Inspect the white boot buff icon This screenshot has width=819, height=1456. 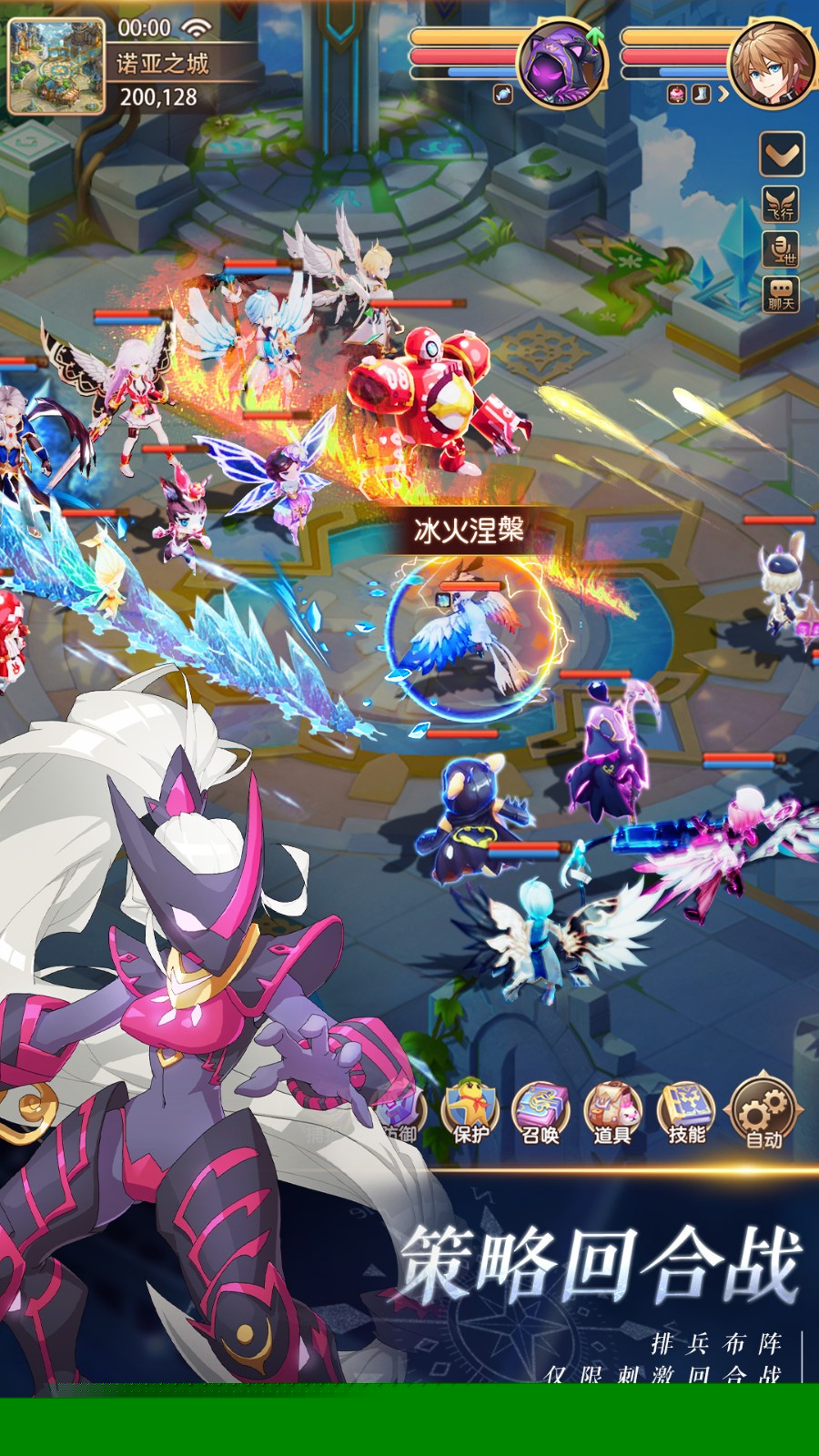(700, 94)
